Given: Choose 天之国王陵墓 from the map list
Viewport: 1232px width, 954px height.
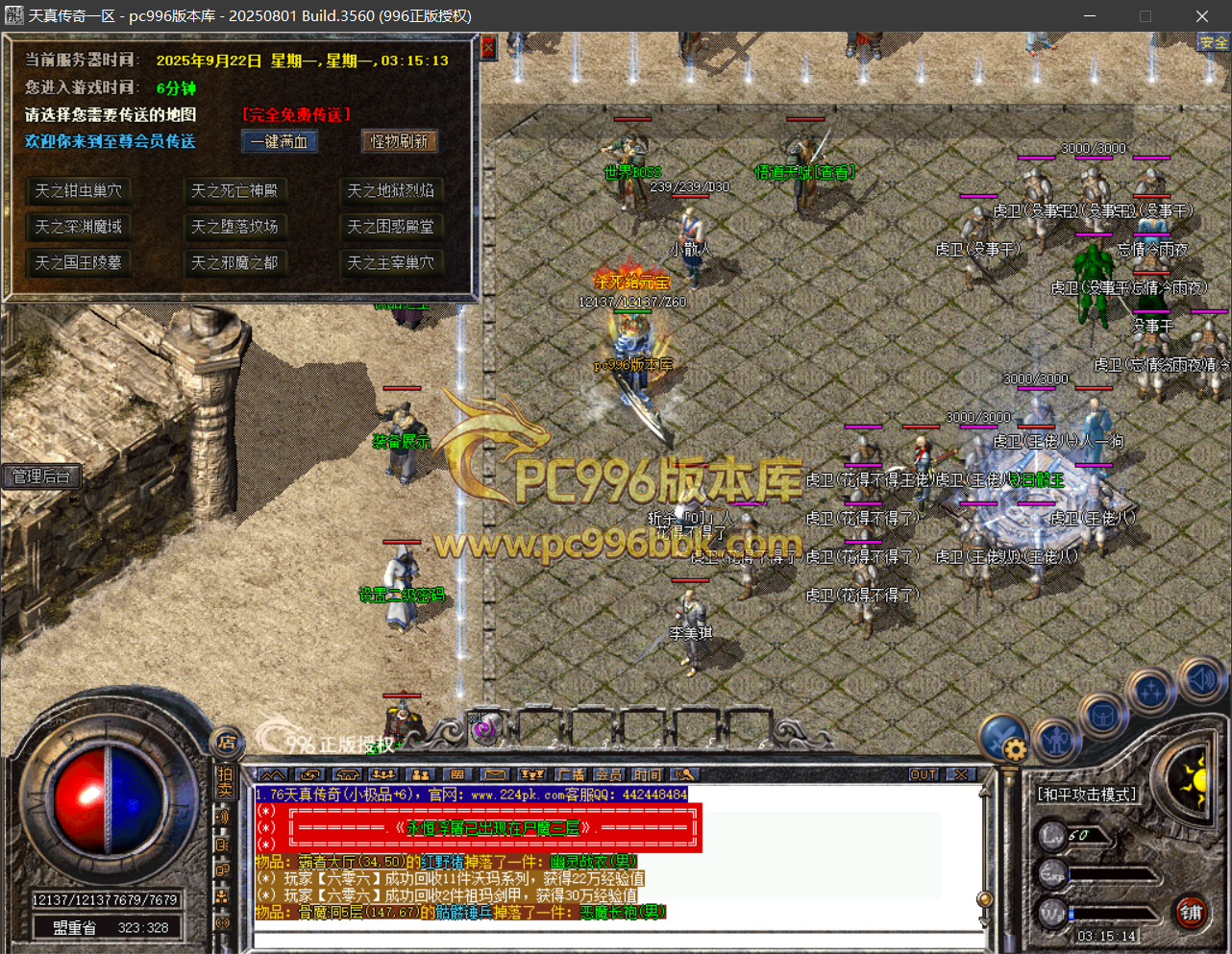Looking at the screenshot, I should point(78,262).
